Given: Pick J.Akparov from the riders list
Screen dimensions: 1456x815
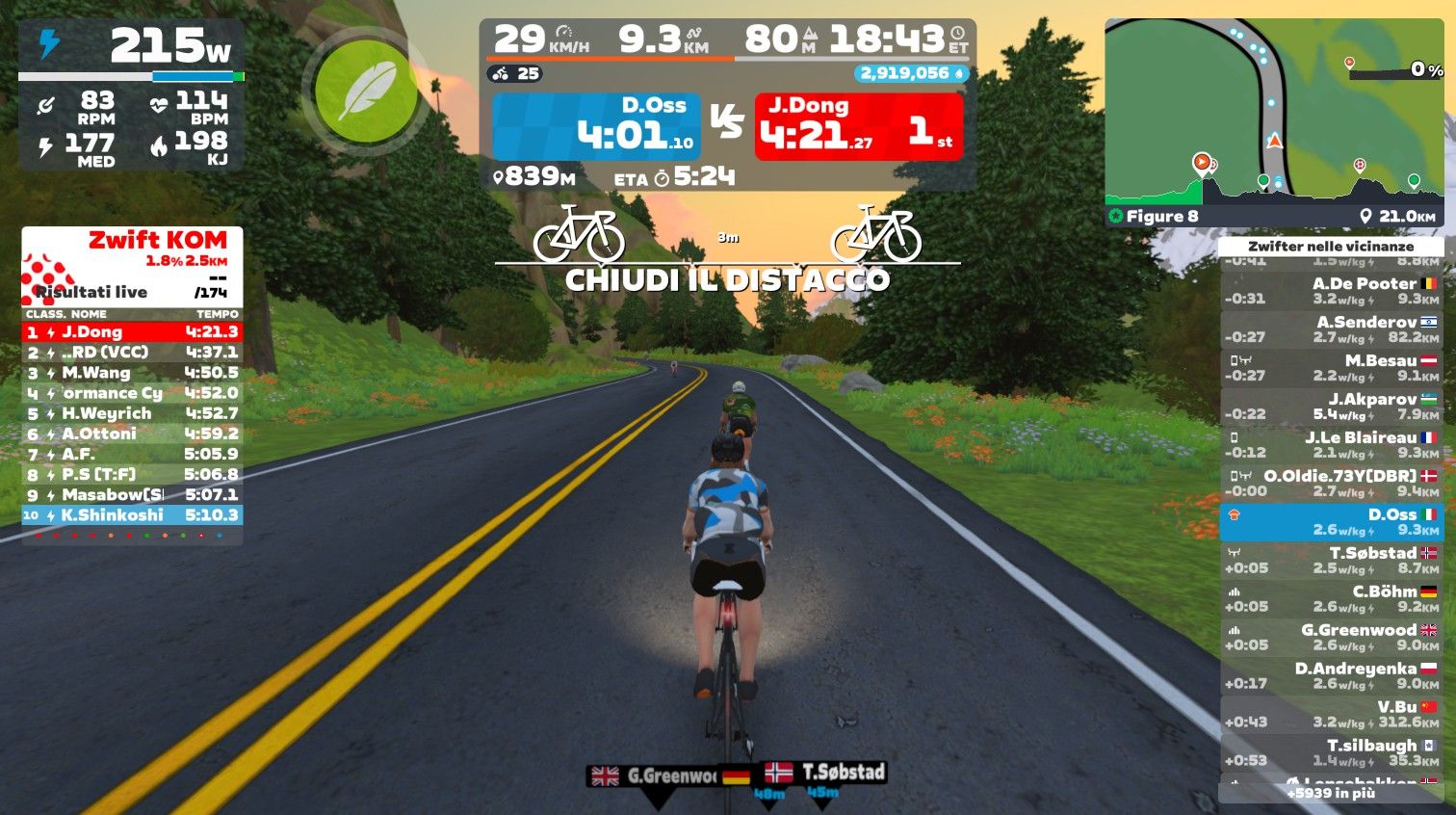Looking at the screenshot, I should pyautogui.click(x=1332, y=407).
